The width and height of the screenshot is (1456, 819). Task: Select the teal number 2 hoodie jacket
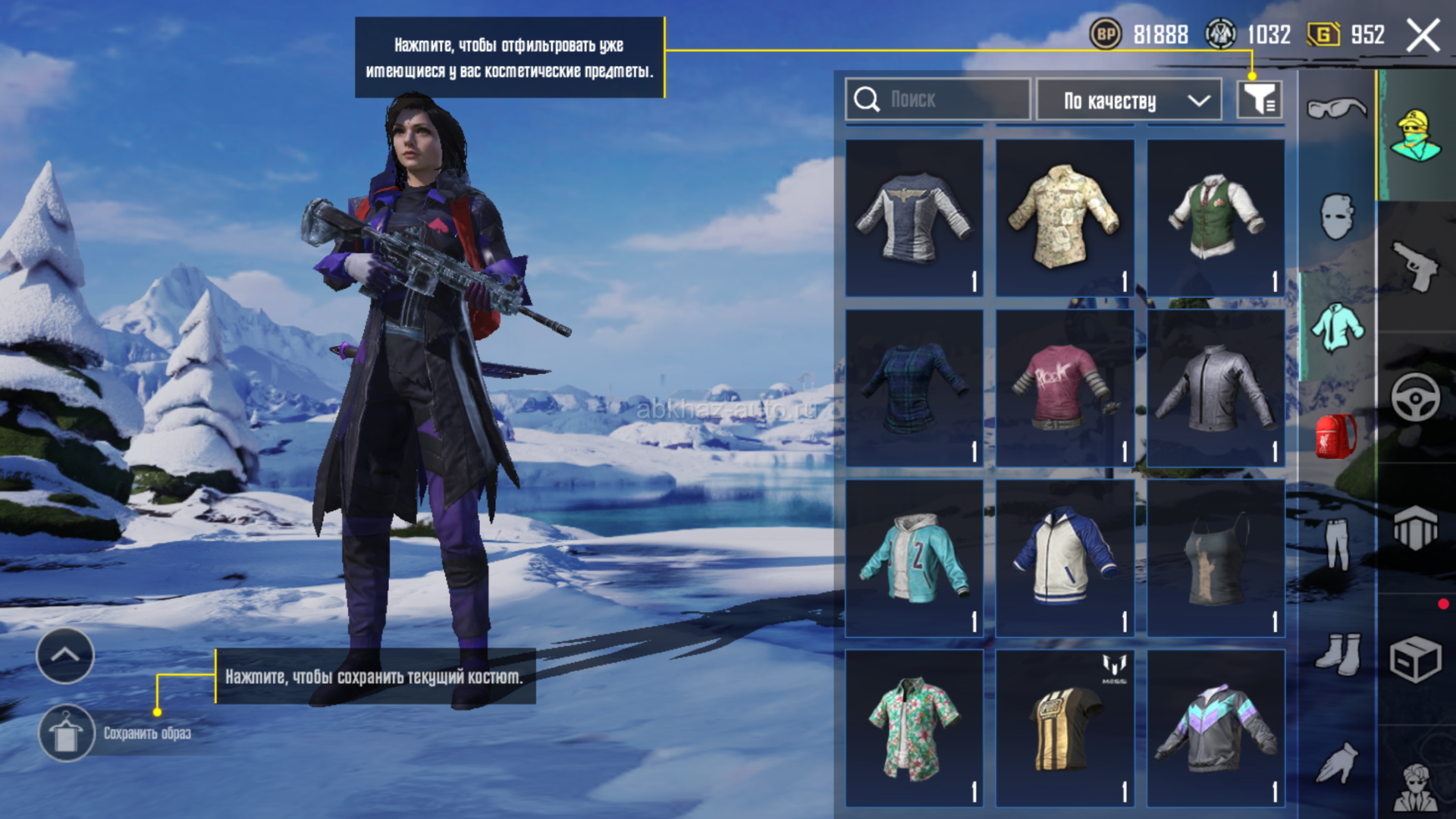pyautogui.click(x=915, y=558)
